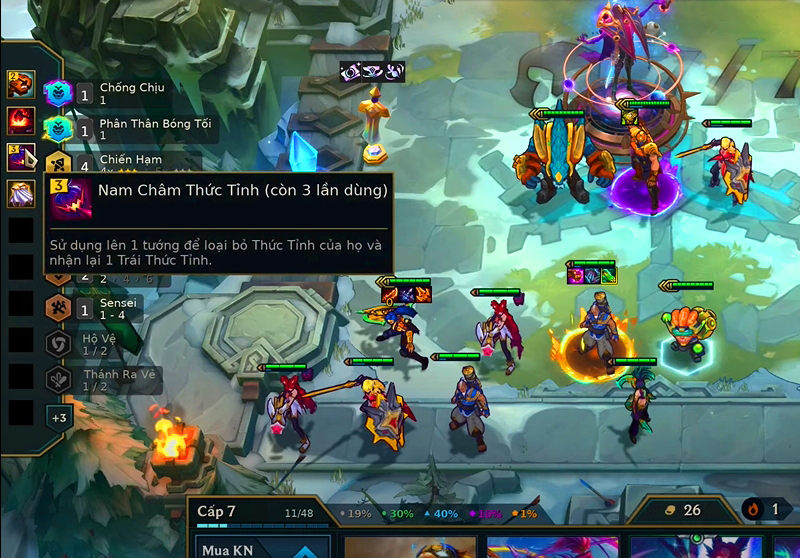Expand the +3 hidden traits

59,417
